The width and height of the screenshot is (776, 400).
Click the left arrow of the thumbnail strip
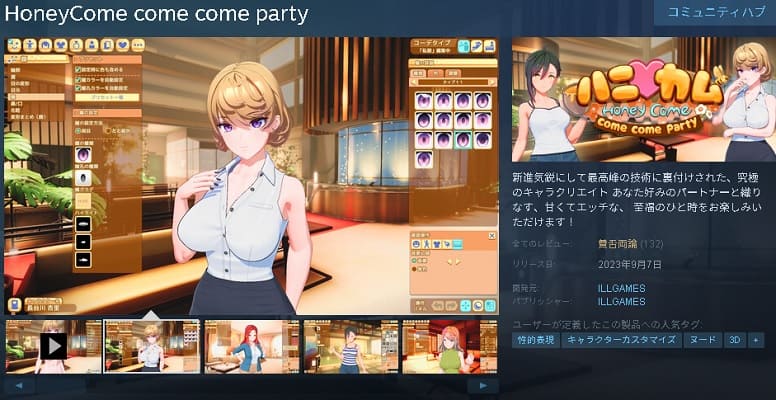click(20, 385)
